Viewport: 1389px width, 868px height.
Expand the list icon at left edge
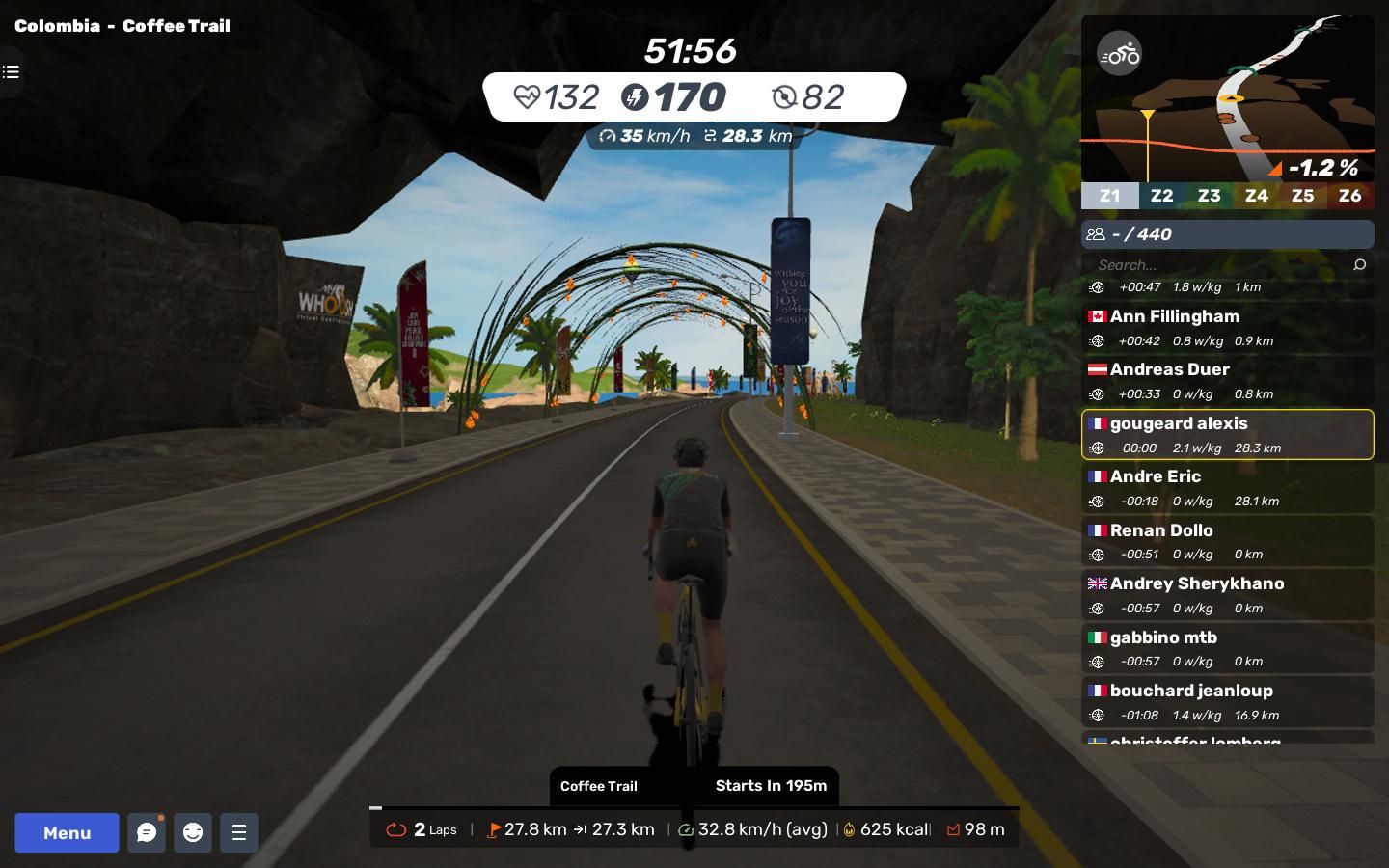pyautogui.click(x=11, y=72)
